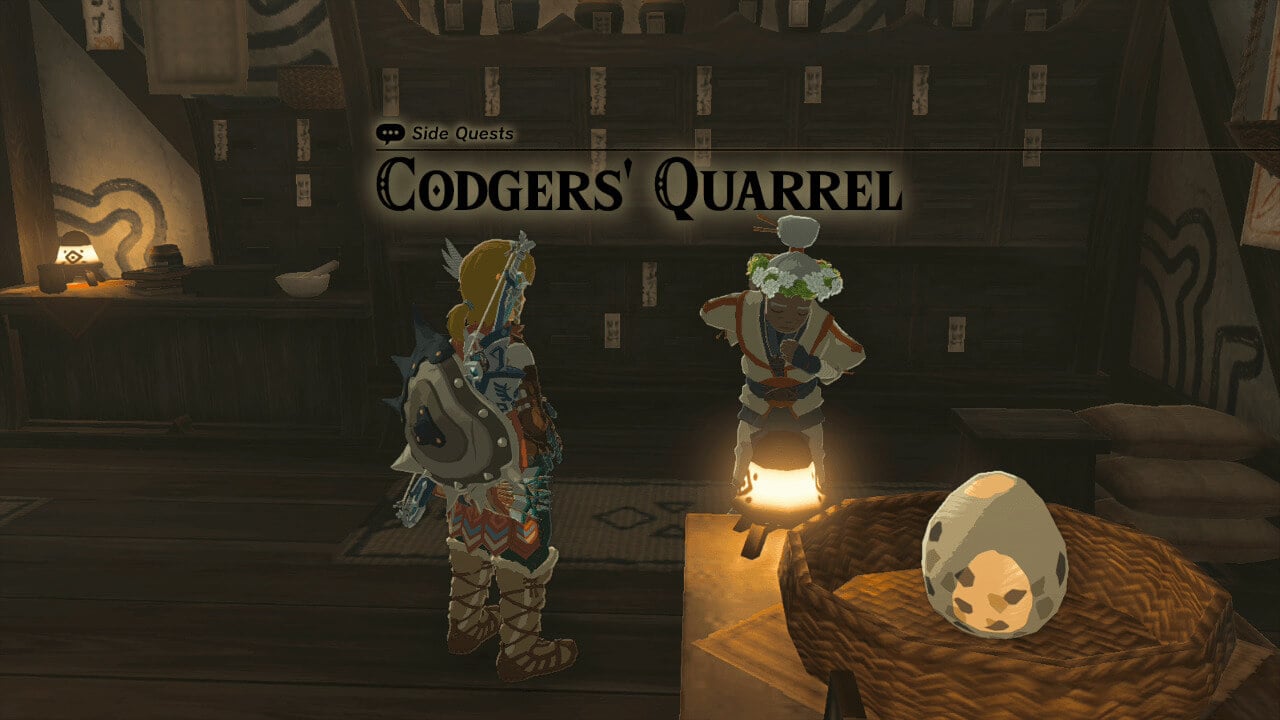
Task: Click the Side Quests speech bubble icon
Action: pos(390,130)
